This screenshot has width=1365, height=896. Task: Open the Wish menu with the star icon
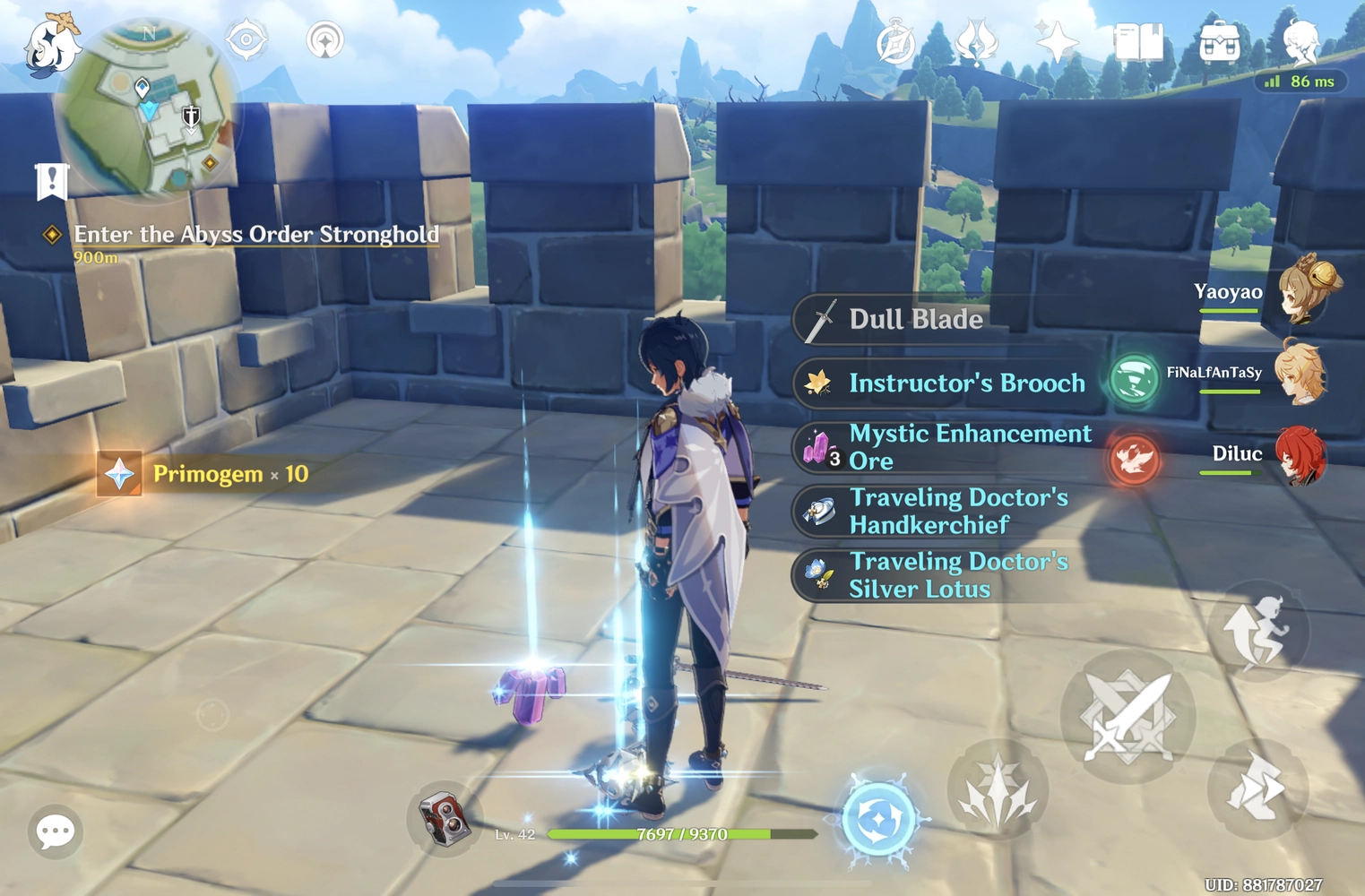(x=1057, y=40)
